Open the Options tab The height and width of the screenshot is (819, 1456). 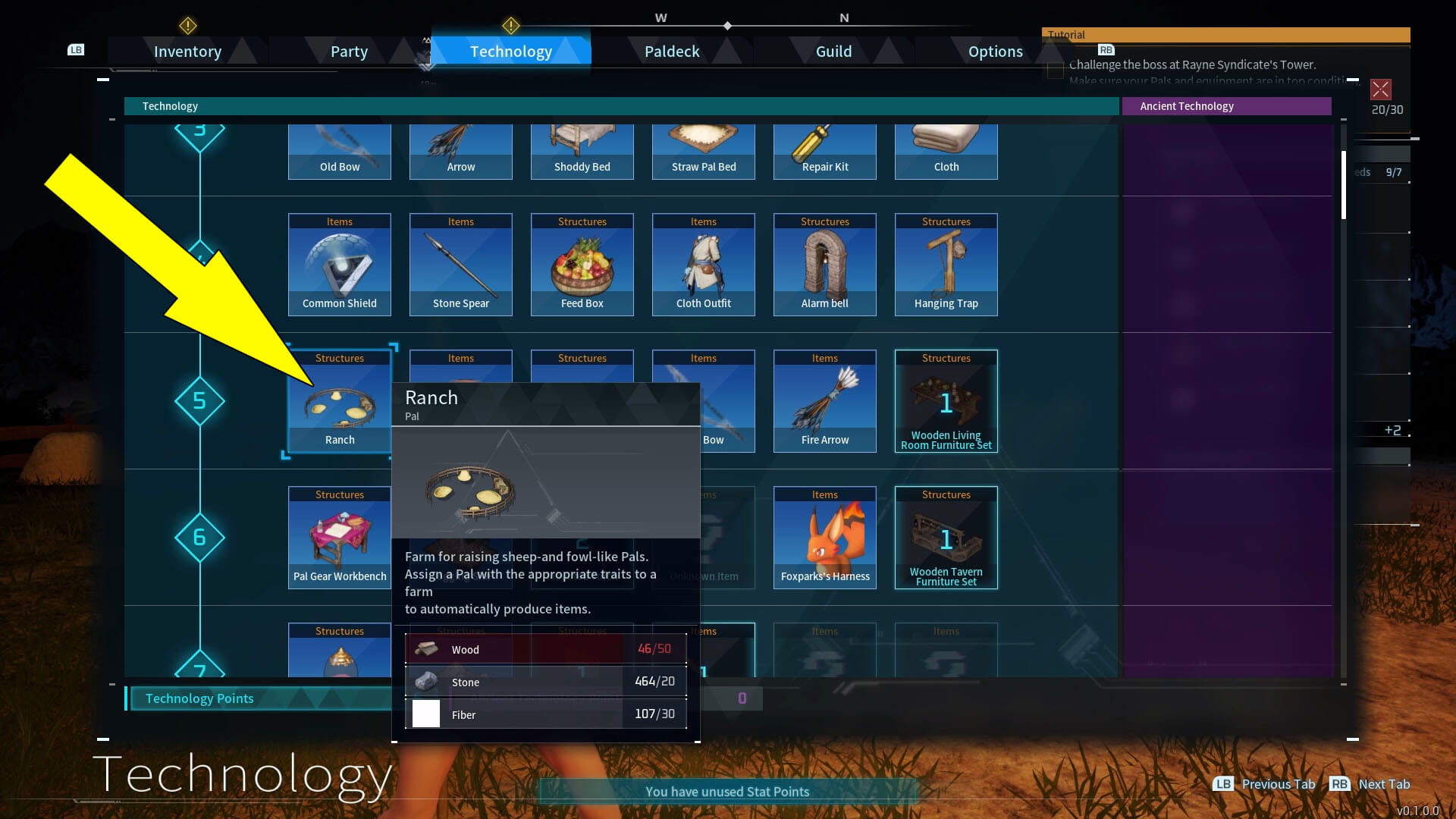[995, 52]
